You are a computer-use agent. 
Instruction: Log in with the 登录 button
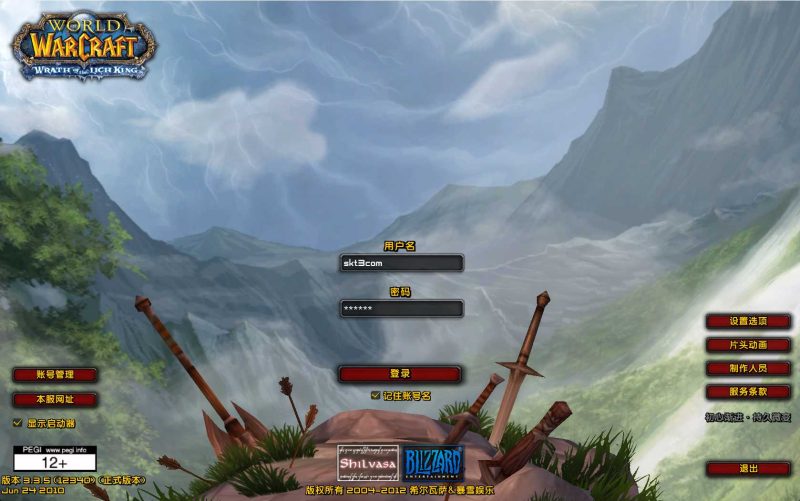[400, 374]
